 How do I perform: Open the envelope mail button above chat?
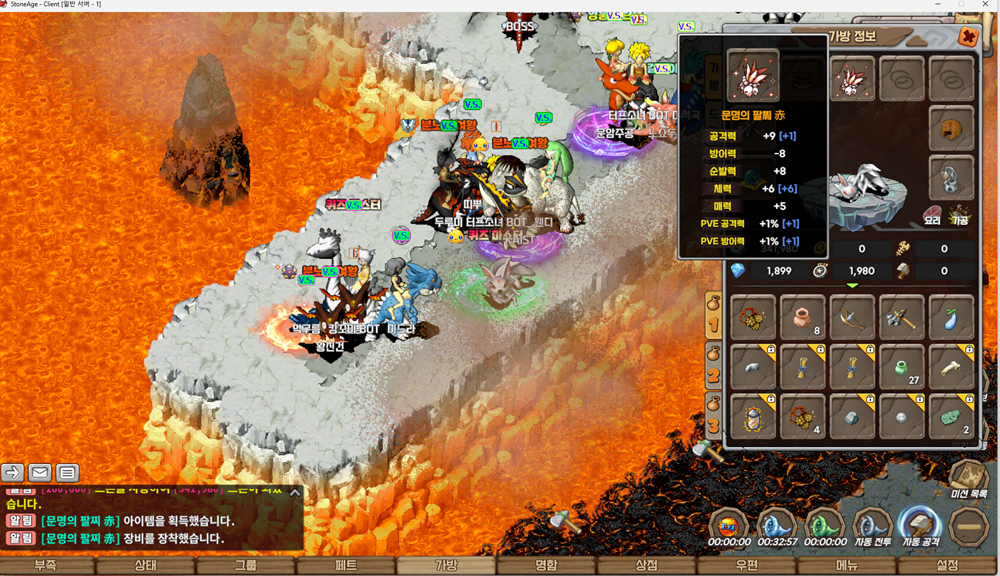click(40, 472)
